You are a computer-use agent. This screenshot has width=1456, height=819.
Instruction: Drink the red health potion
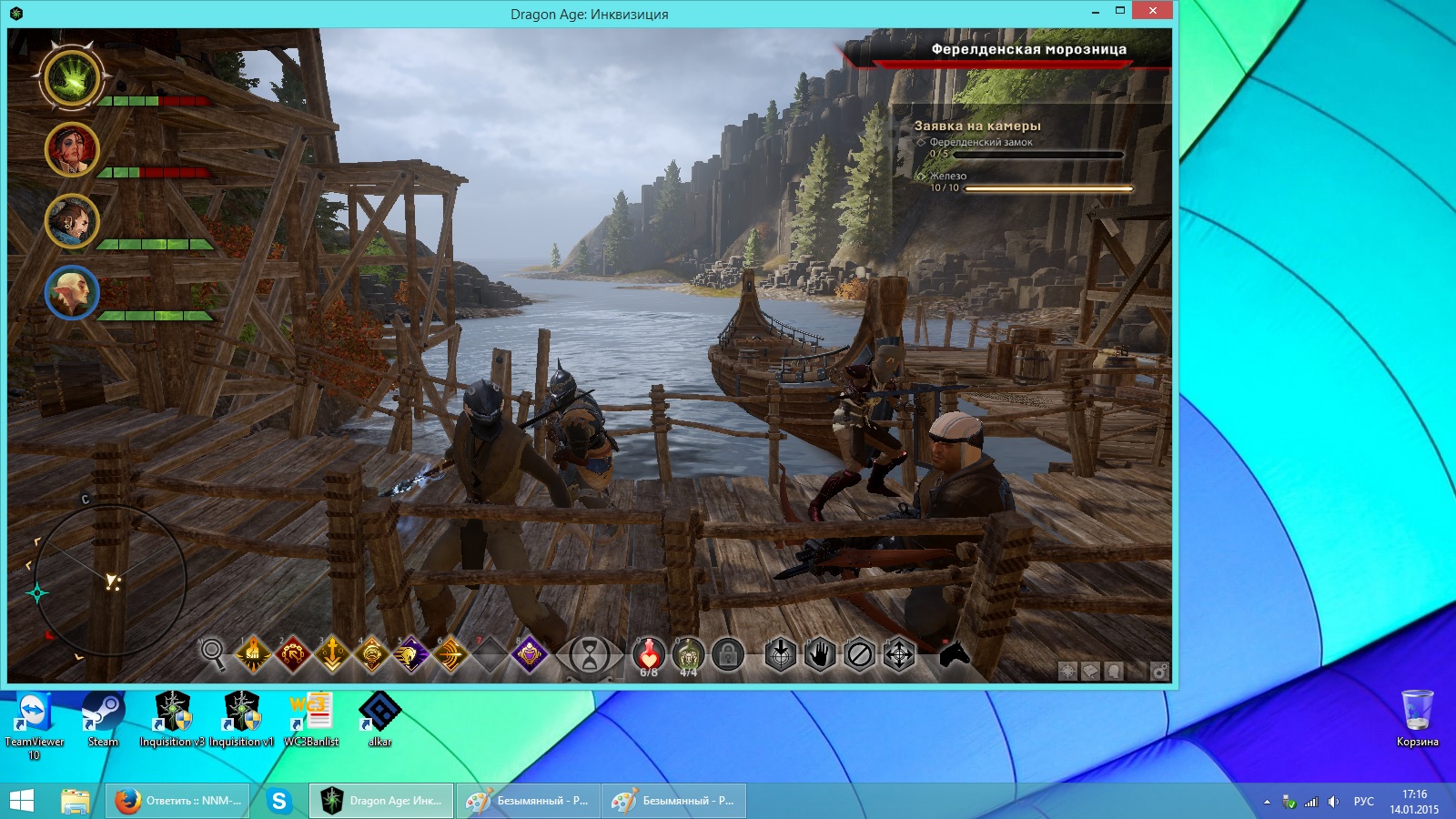pyautogui.click(x=649, y=654)
